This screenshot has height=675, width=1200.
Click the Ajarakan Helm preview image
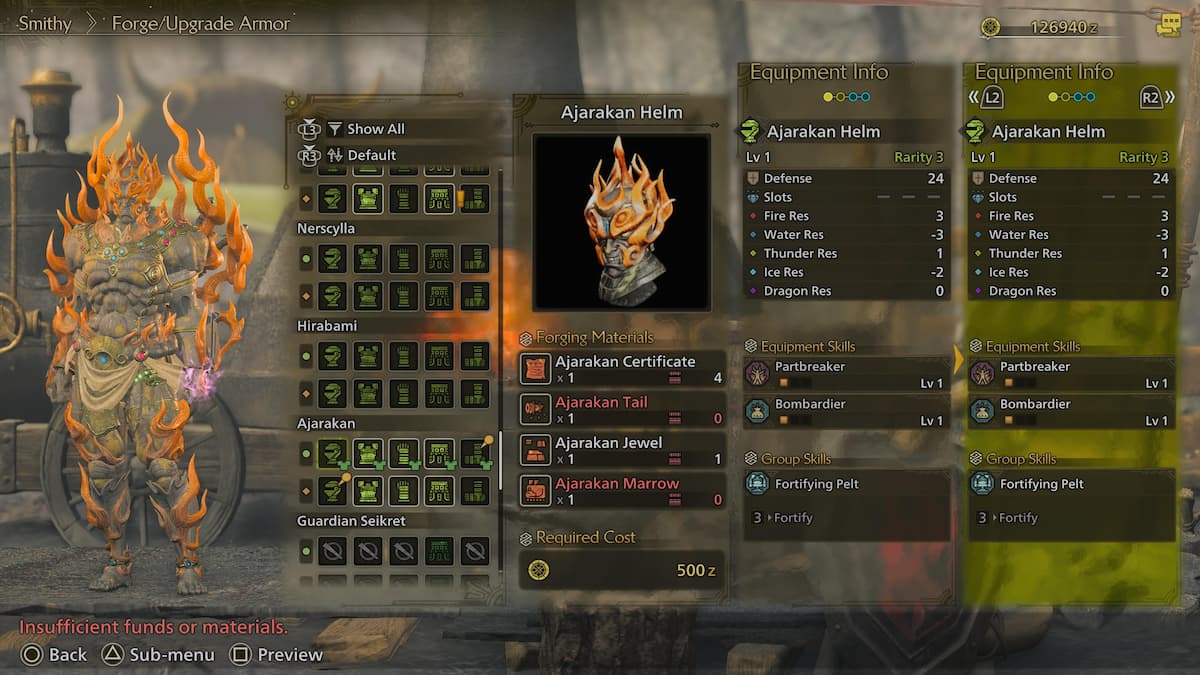point(621,222)
